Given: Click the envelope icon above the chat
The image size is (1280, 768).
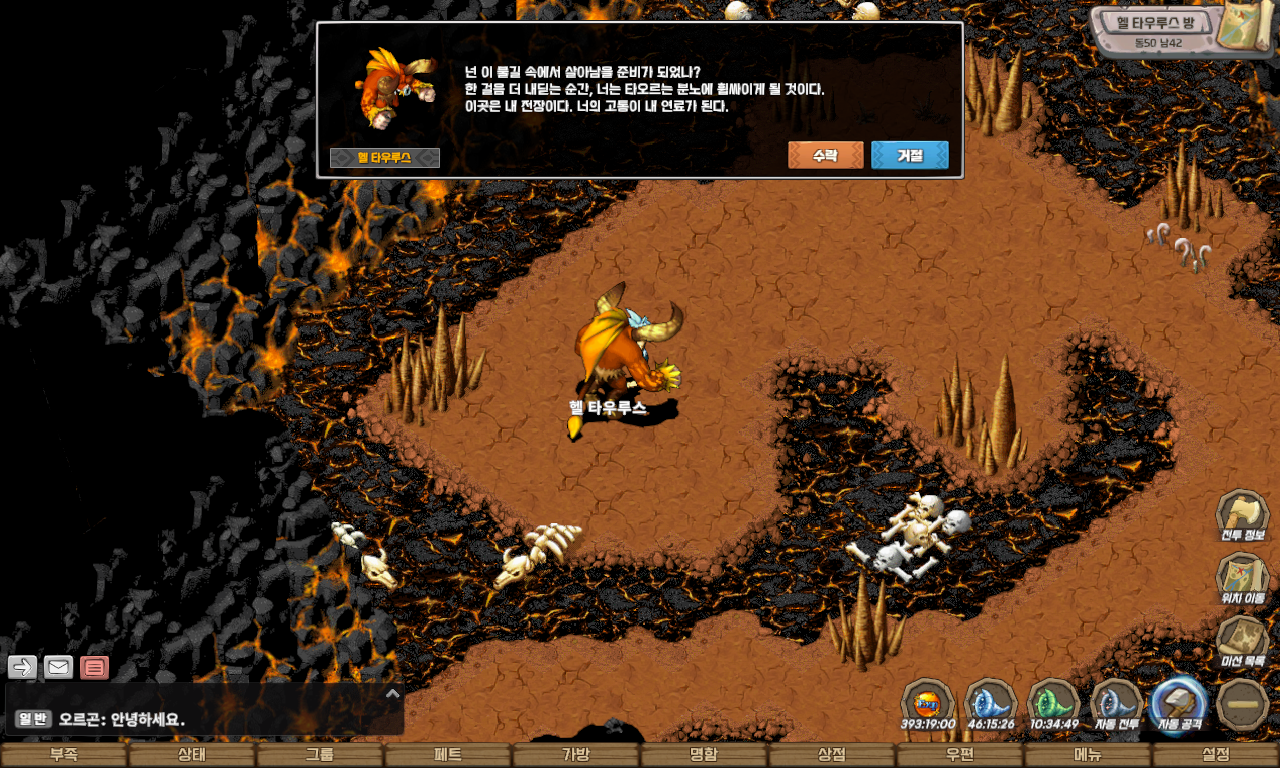Looking at the screenshot, I should point(58,667).
